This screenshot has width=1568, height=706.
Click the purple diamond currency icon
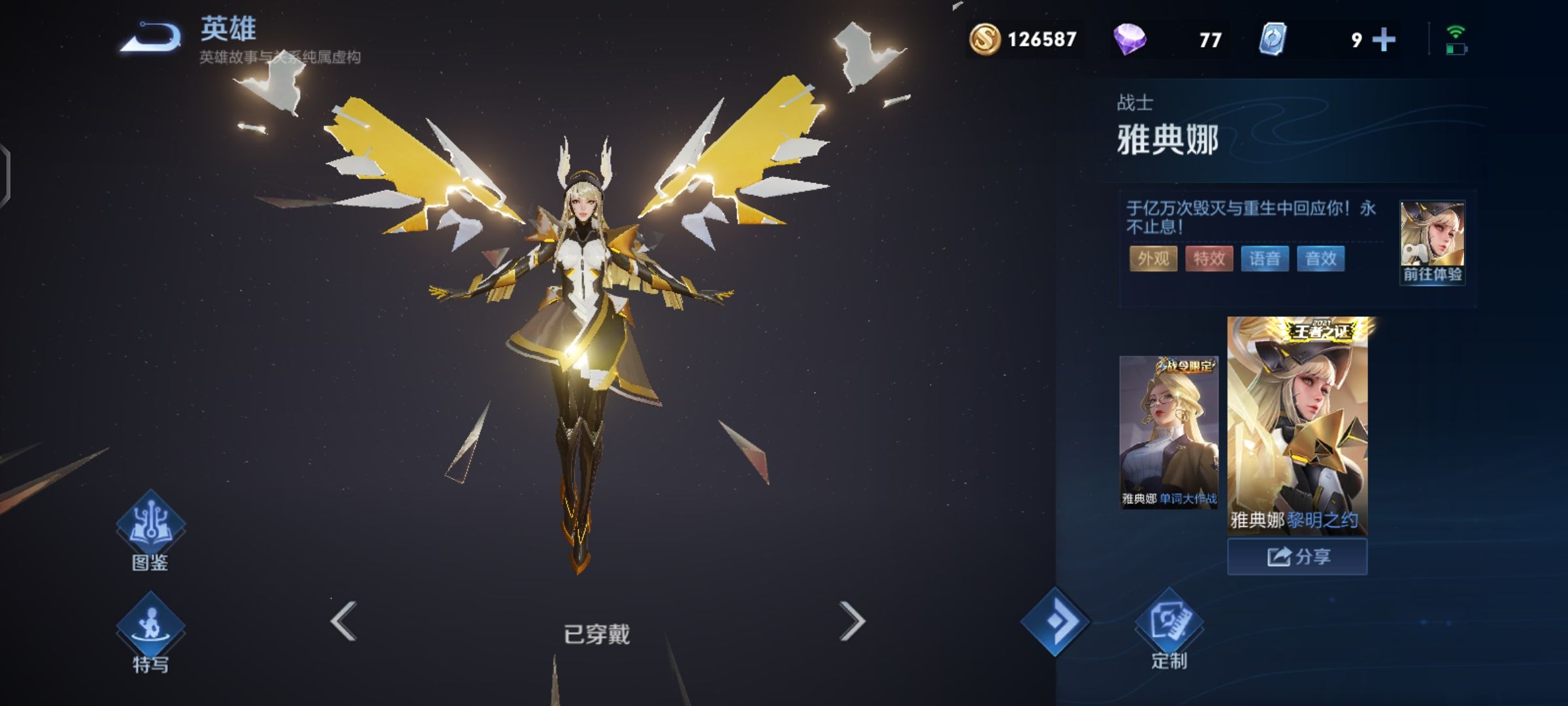pos(1130,39)
